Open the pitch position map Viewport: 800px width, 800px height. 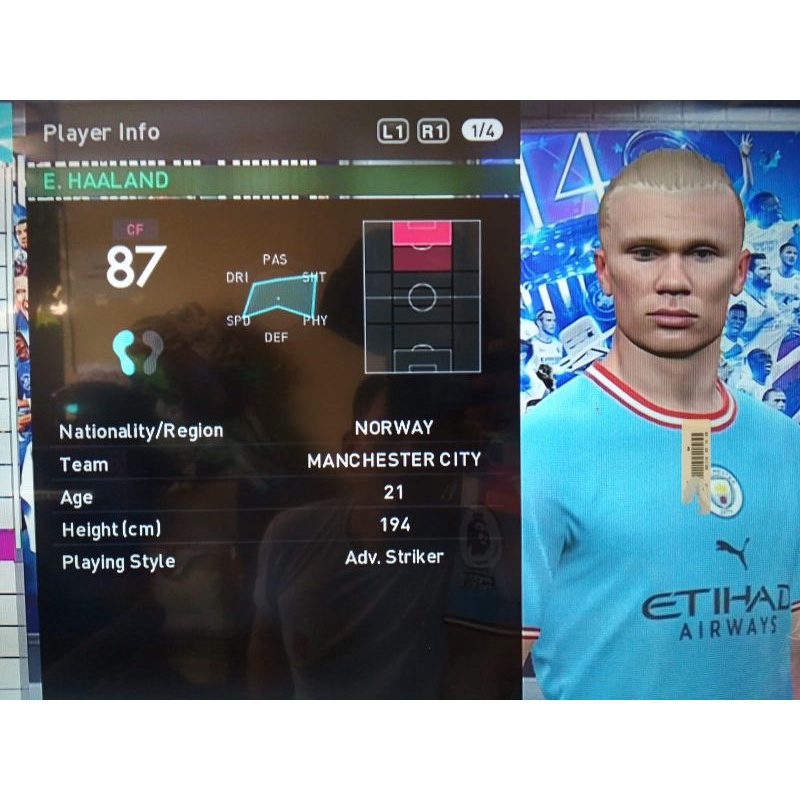click(421, 297)
